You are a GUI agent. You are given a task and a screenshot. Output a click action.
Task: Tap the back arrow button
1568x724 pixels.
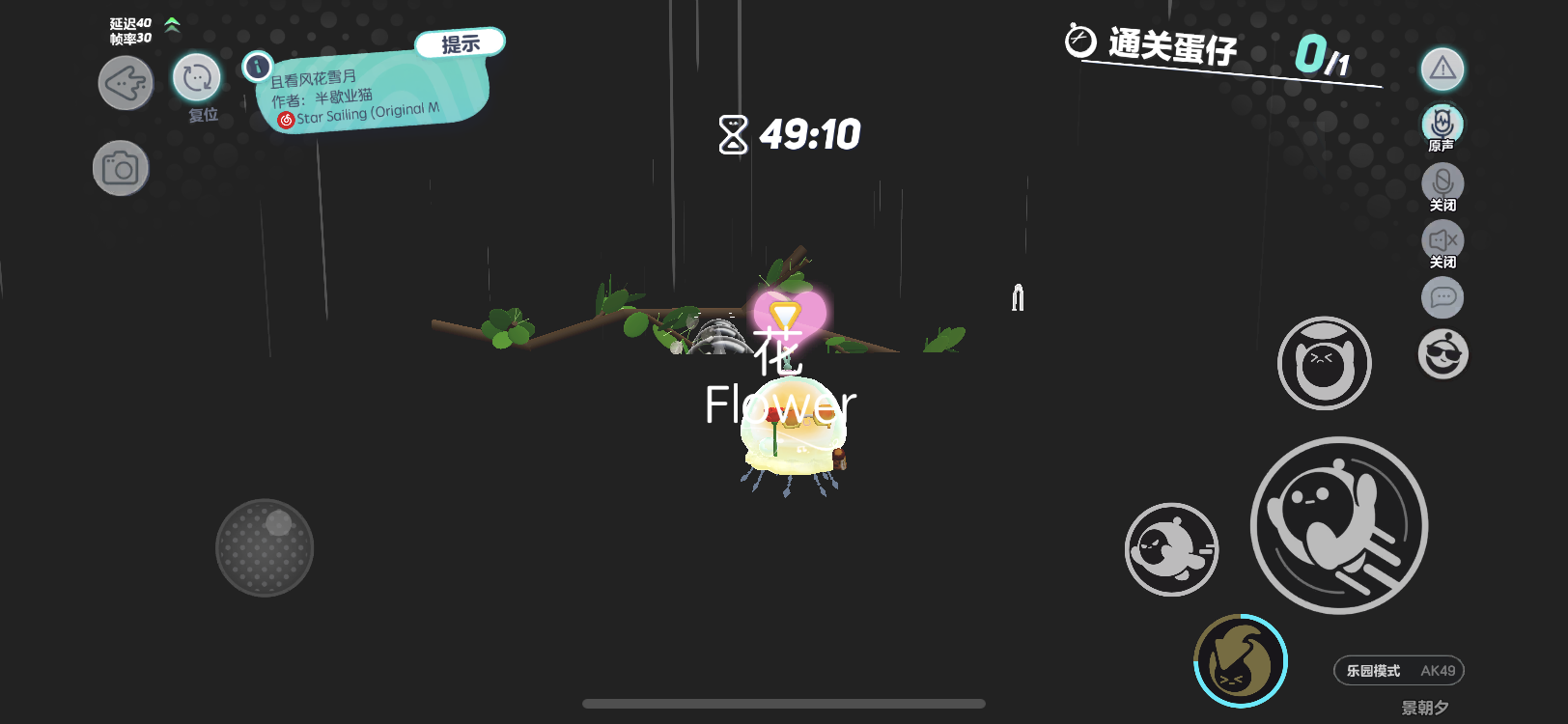pyautogui.click(x=126, y=83)
